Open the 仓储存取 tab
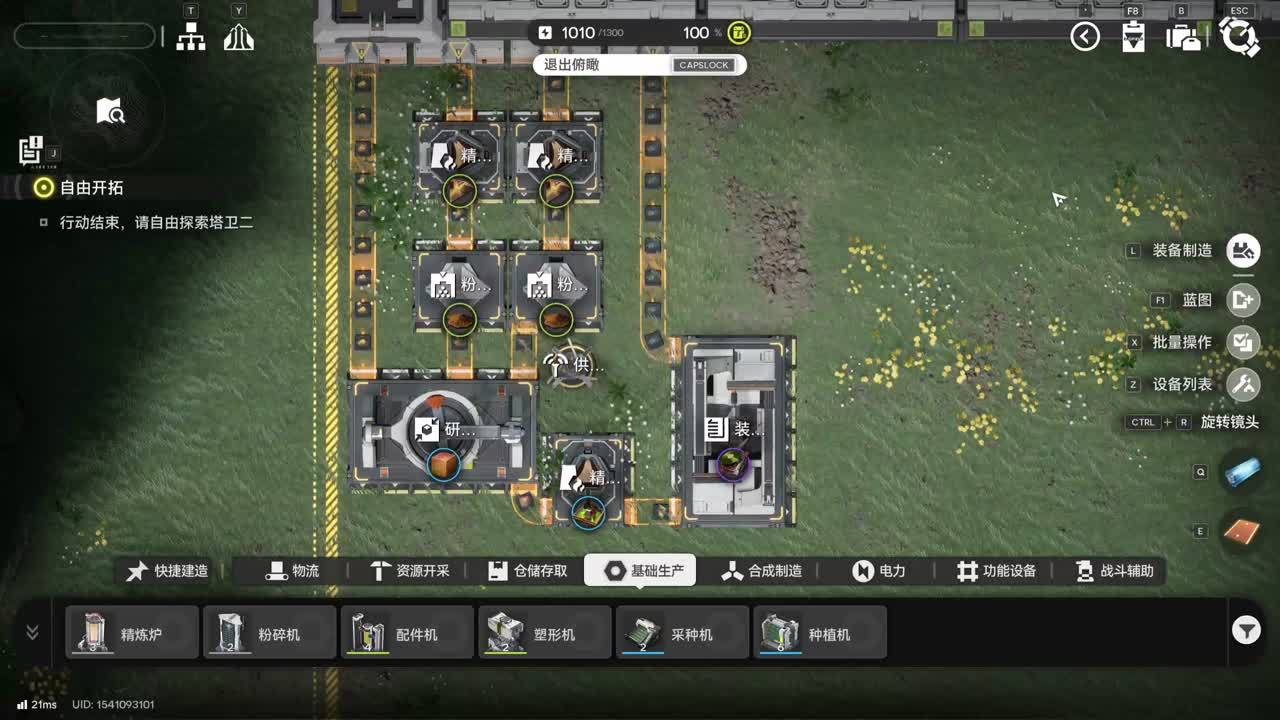Screen dimensions: 1280x720 [528, 571]
